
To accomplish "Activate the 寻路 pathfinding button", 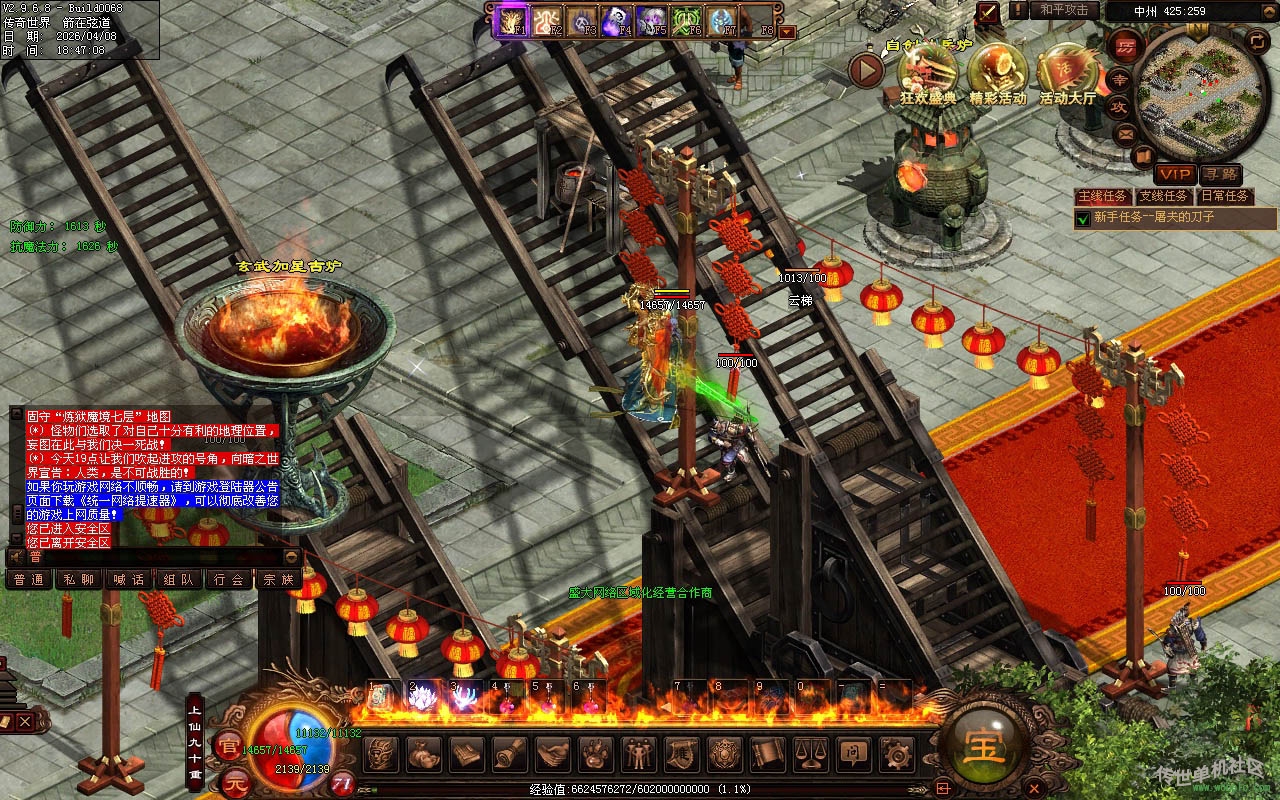I will 1220,174.
